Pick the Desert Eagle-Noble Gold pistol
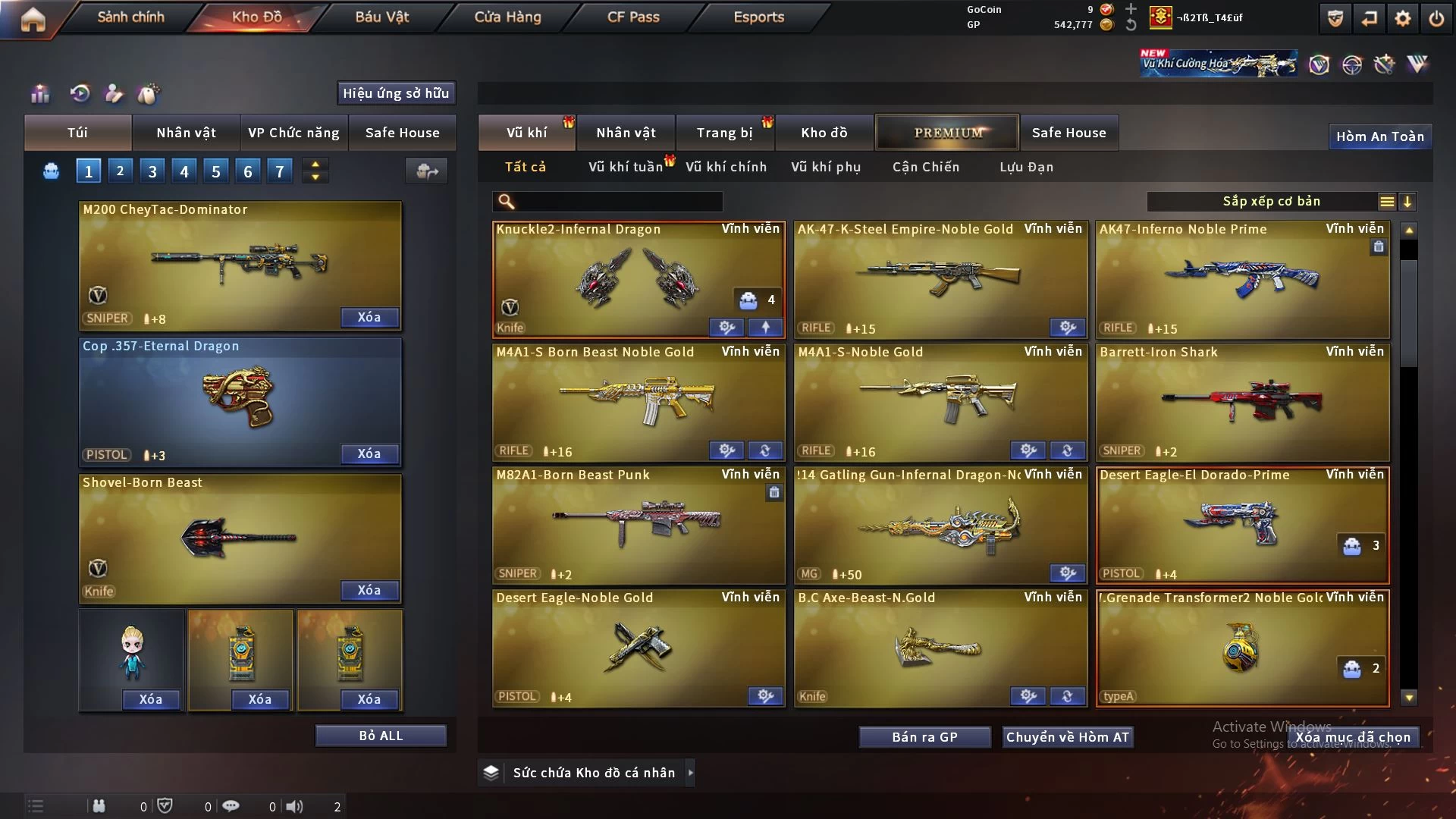This screenshot has width=1456, height=819. [x=639, y=648]
